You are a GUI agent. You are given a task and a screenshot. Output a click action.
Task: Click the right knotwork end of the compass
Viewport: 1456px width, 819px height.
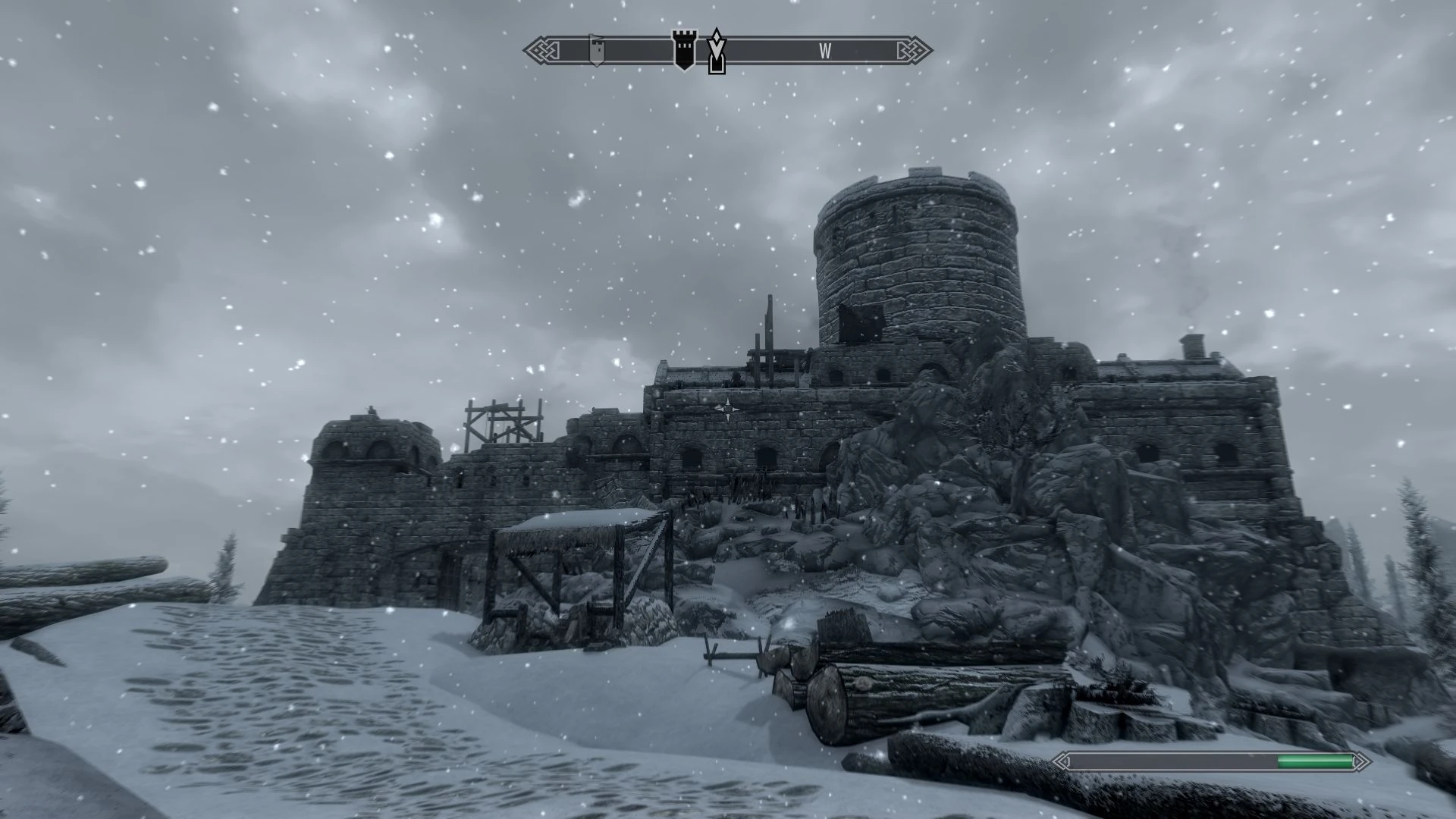tap(916, 49)
